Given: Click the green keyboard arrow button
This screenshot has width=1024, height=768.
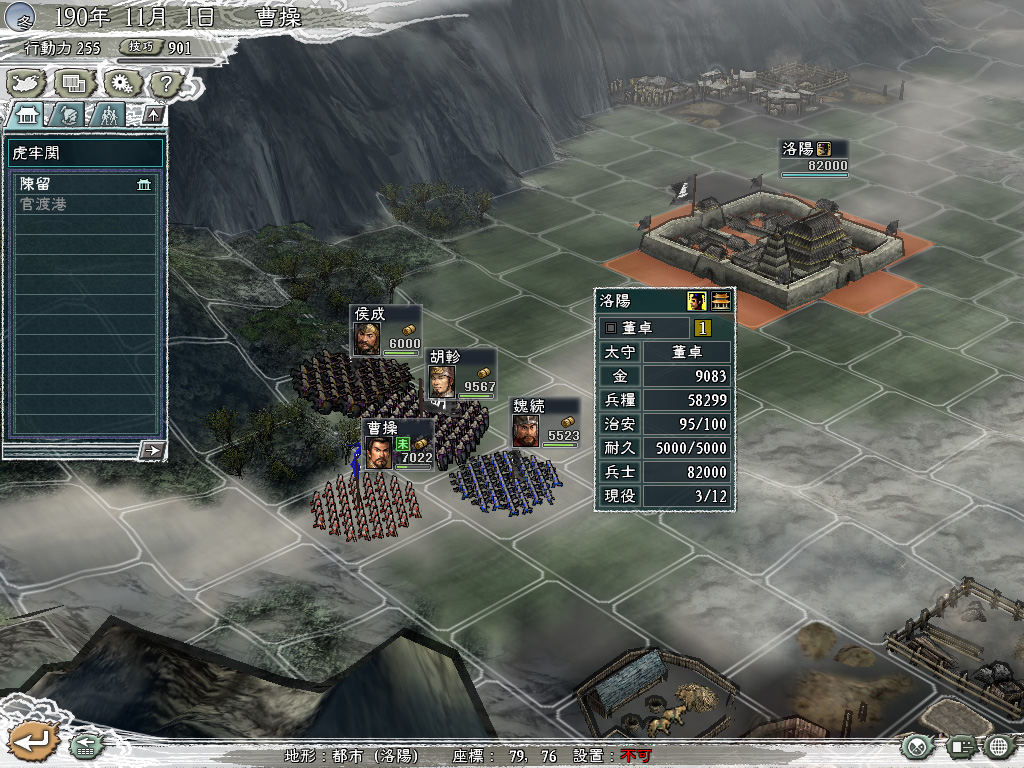Looking at the screenshot, I should click(x=86, y=745).
